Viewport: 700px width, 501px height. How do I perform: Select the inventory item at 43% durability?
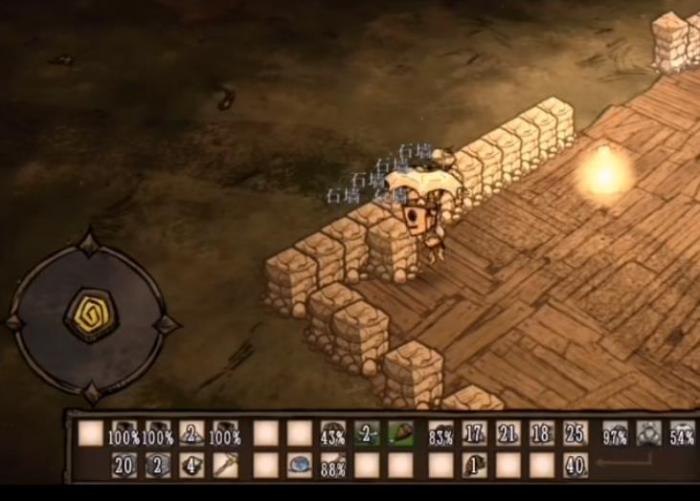coord(333,433)
